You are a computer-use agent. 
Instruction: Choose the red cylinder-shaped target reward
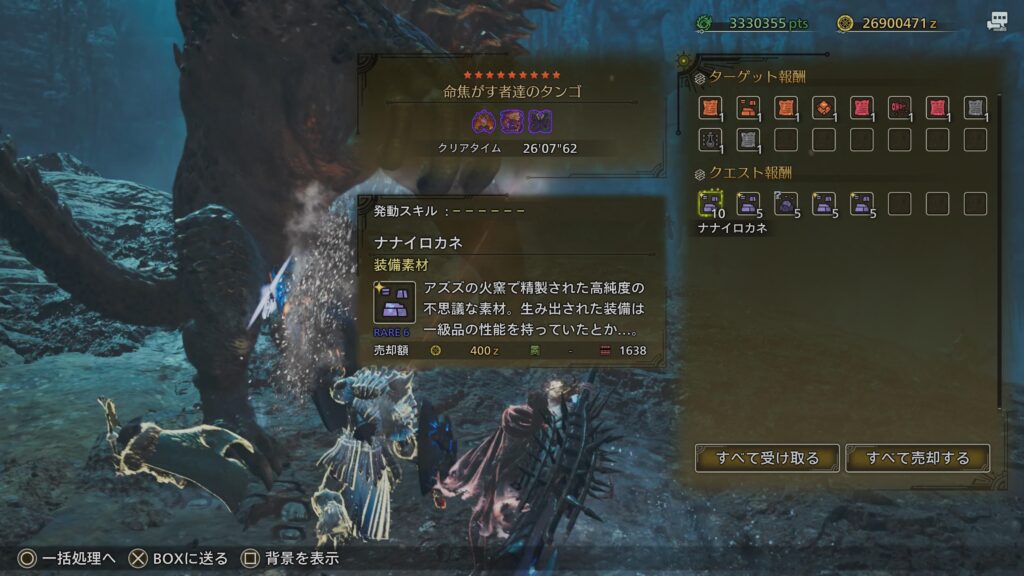point(899,108)
